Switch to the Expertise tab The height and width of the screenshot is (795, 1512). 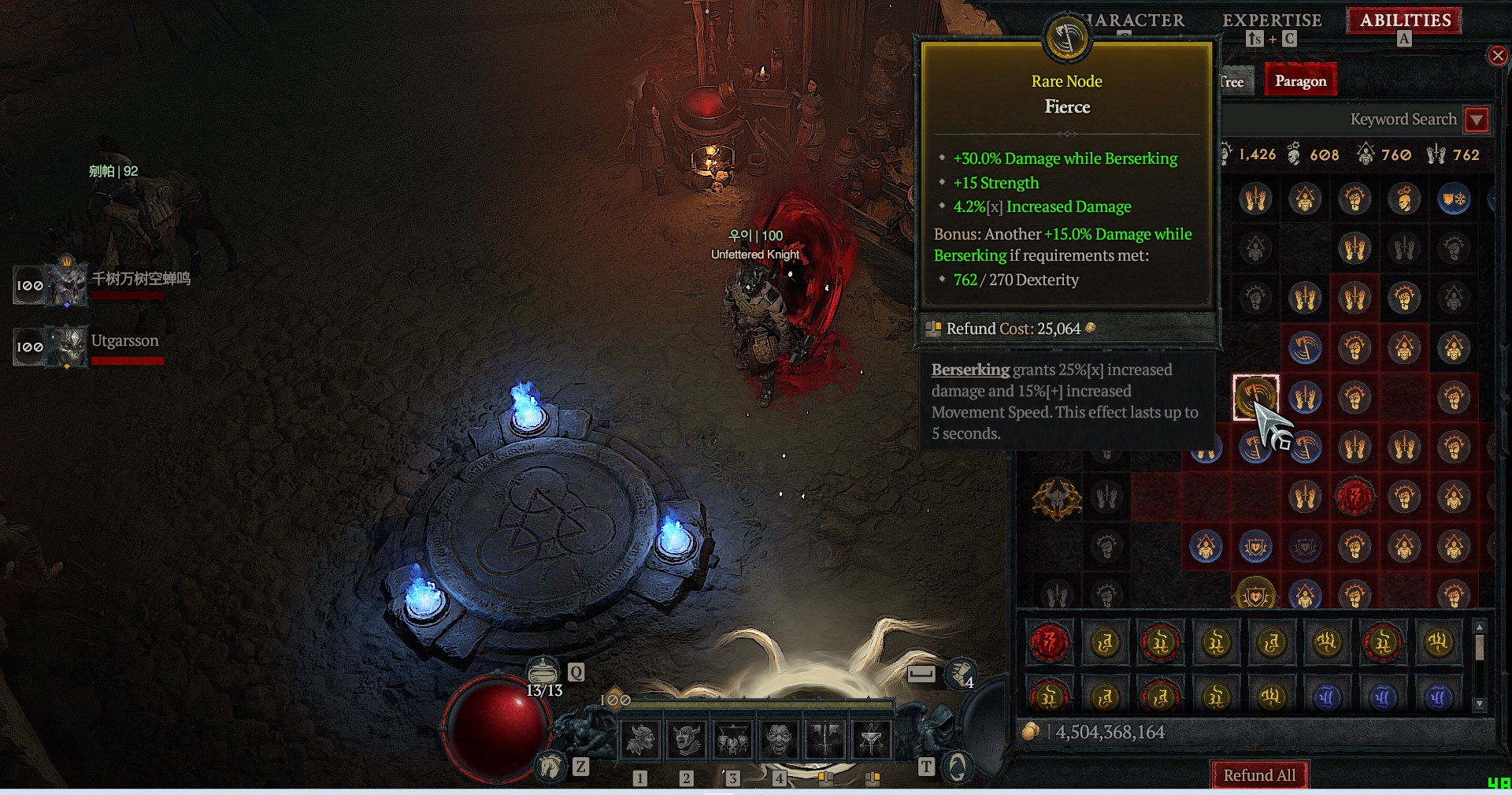point(1272,21)
